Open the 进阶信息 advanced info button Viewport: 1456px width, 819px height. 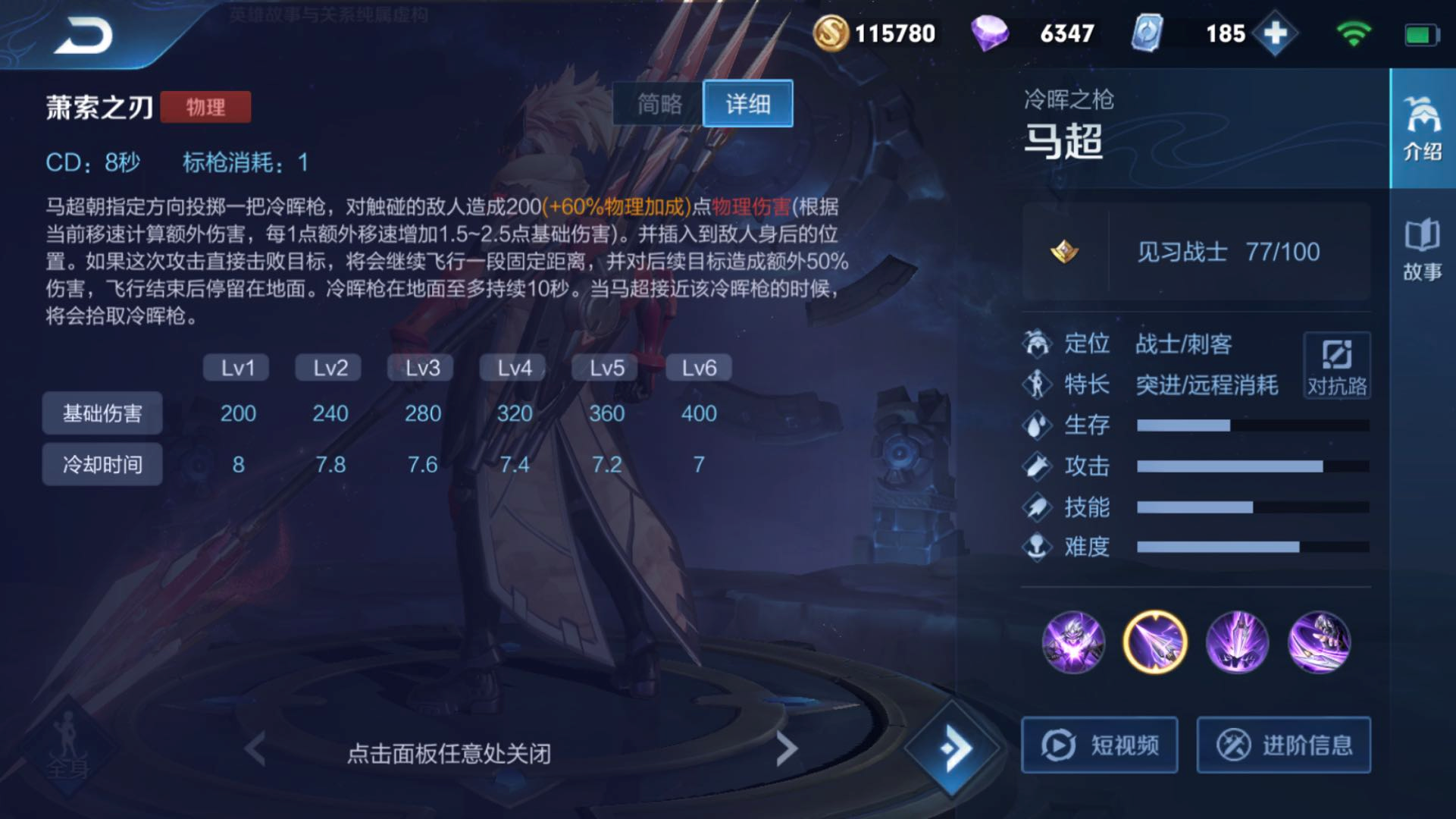[x=1284, y=745]
